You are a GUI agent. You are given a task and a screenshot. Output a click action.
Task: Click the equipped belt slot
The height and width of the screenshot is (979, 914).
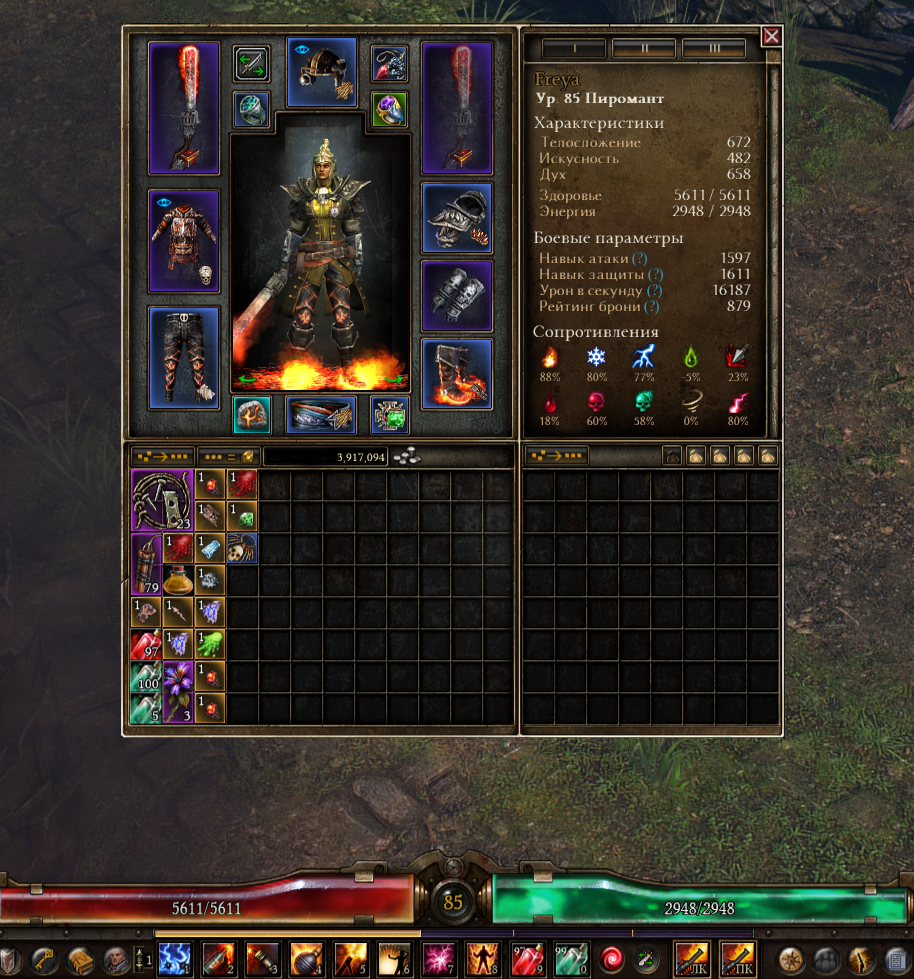[x=321, y=414]
